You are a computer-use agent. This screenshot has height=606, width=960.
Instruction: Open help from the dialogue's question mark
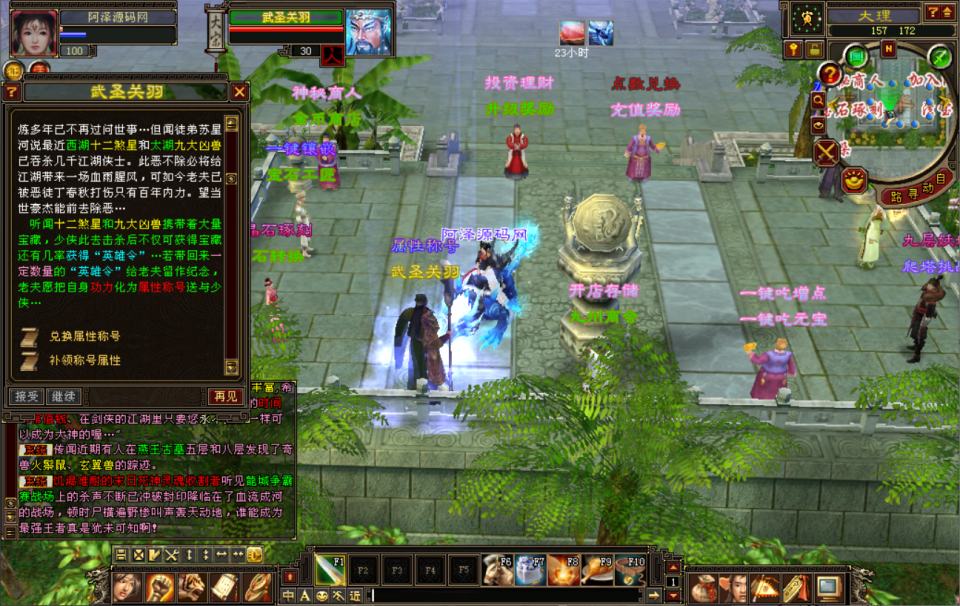(x=12, y=92)
